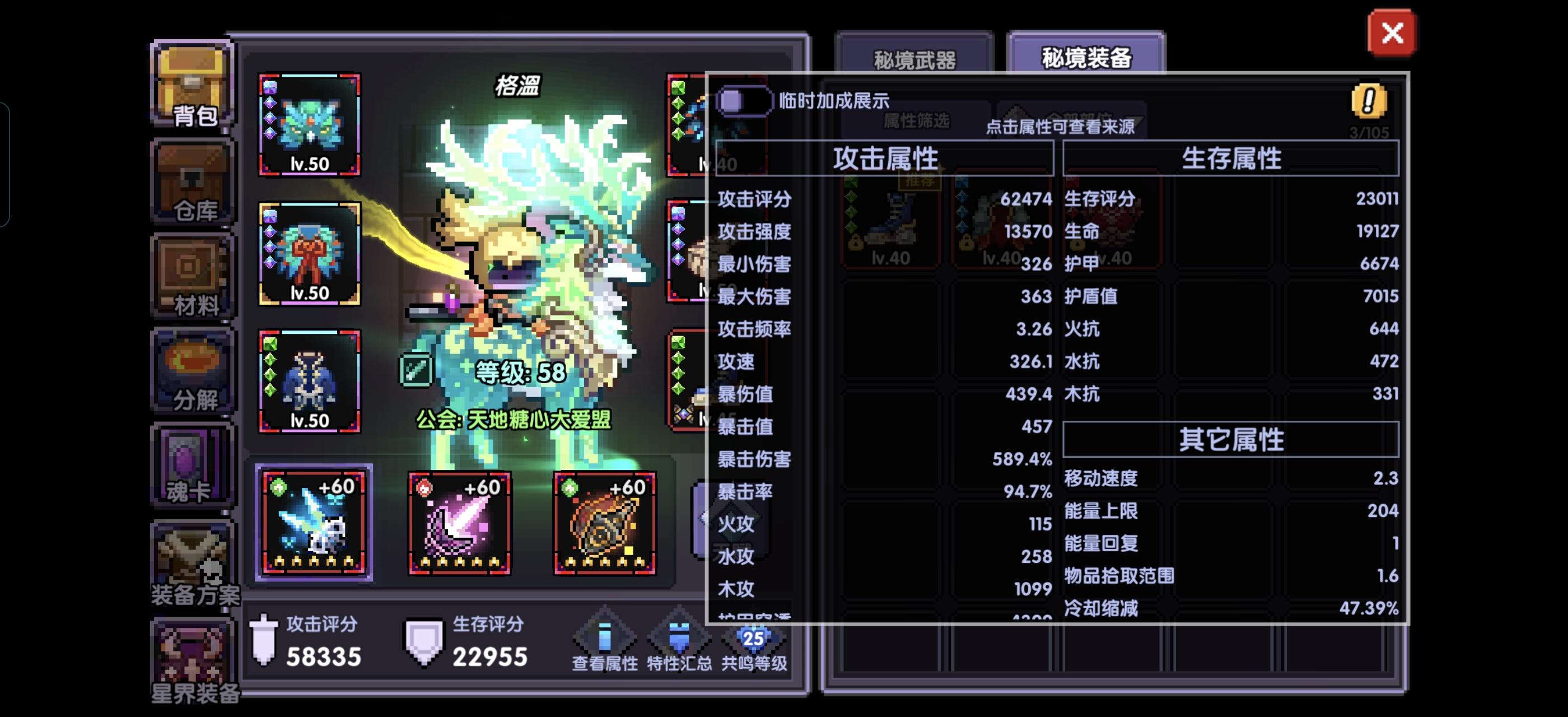View the 生命 attribute source
Screen dimensions: 1568x717
[x=1090, y=231]
